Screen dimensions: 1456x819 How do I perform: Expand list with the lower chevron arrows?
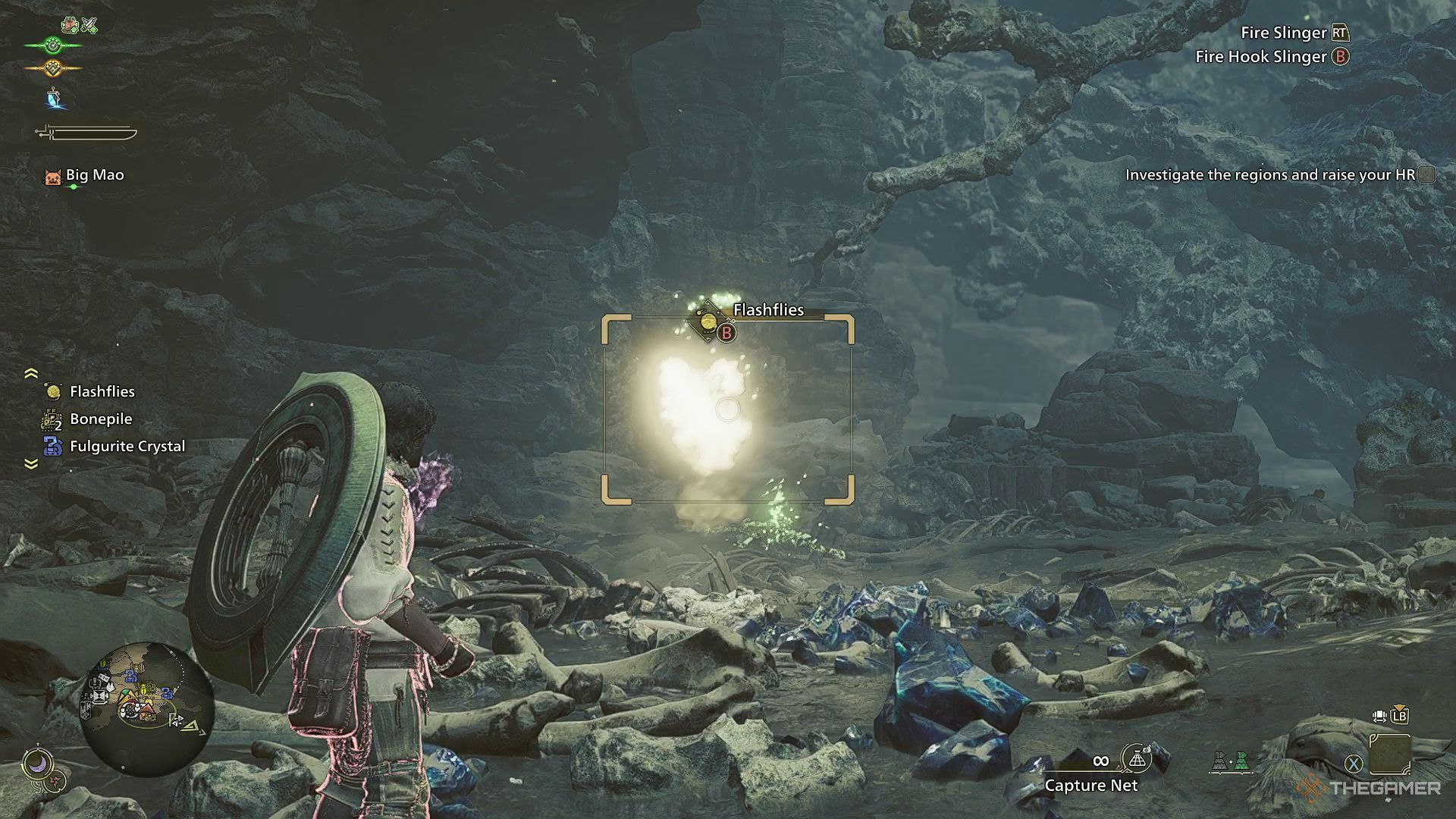(x=31, y=464)
